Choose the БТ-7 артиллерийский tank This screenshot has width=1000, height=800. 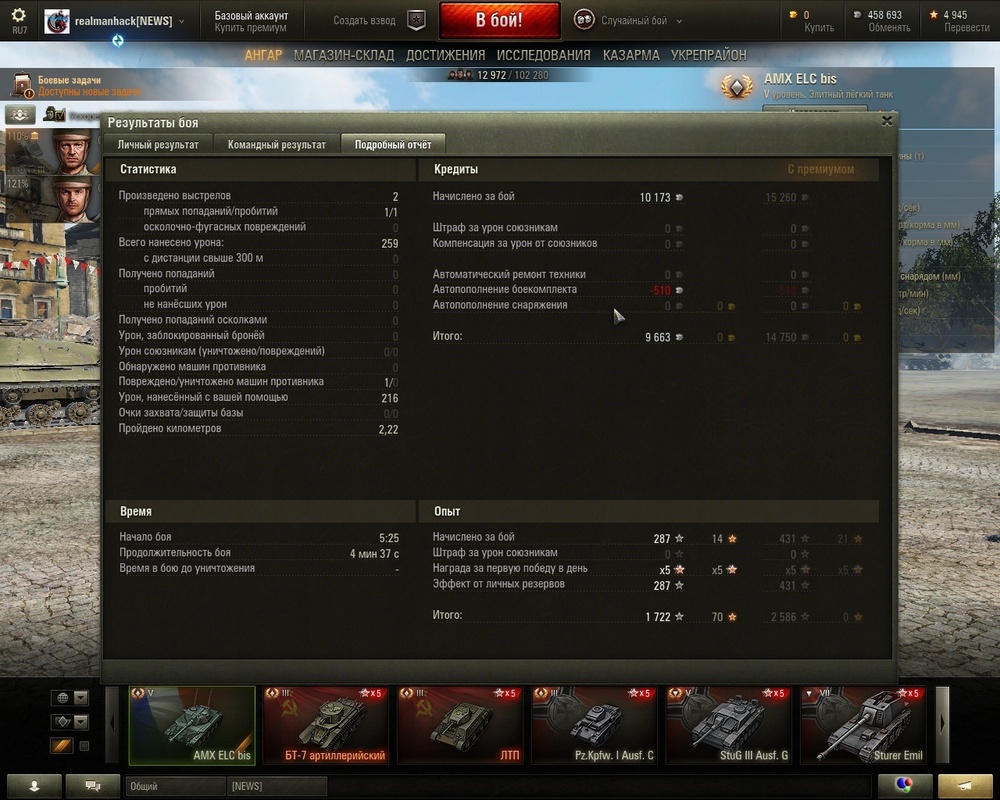[326, 725]
